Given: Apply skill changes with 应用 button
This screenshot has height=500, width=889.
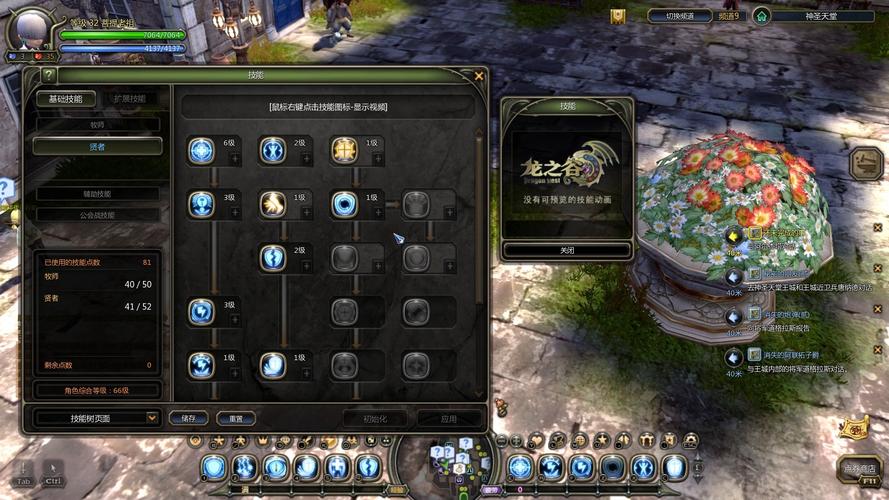Looking at the screenshot, I should 449,418.
